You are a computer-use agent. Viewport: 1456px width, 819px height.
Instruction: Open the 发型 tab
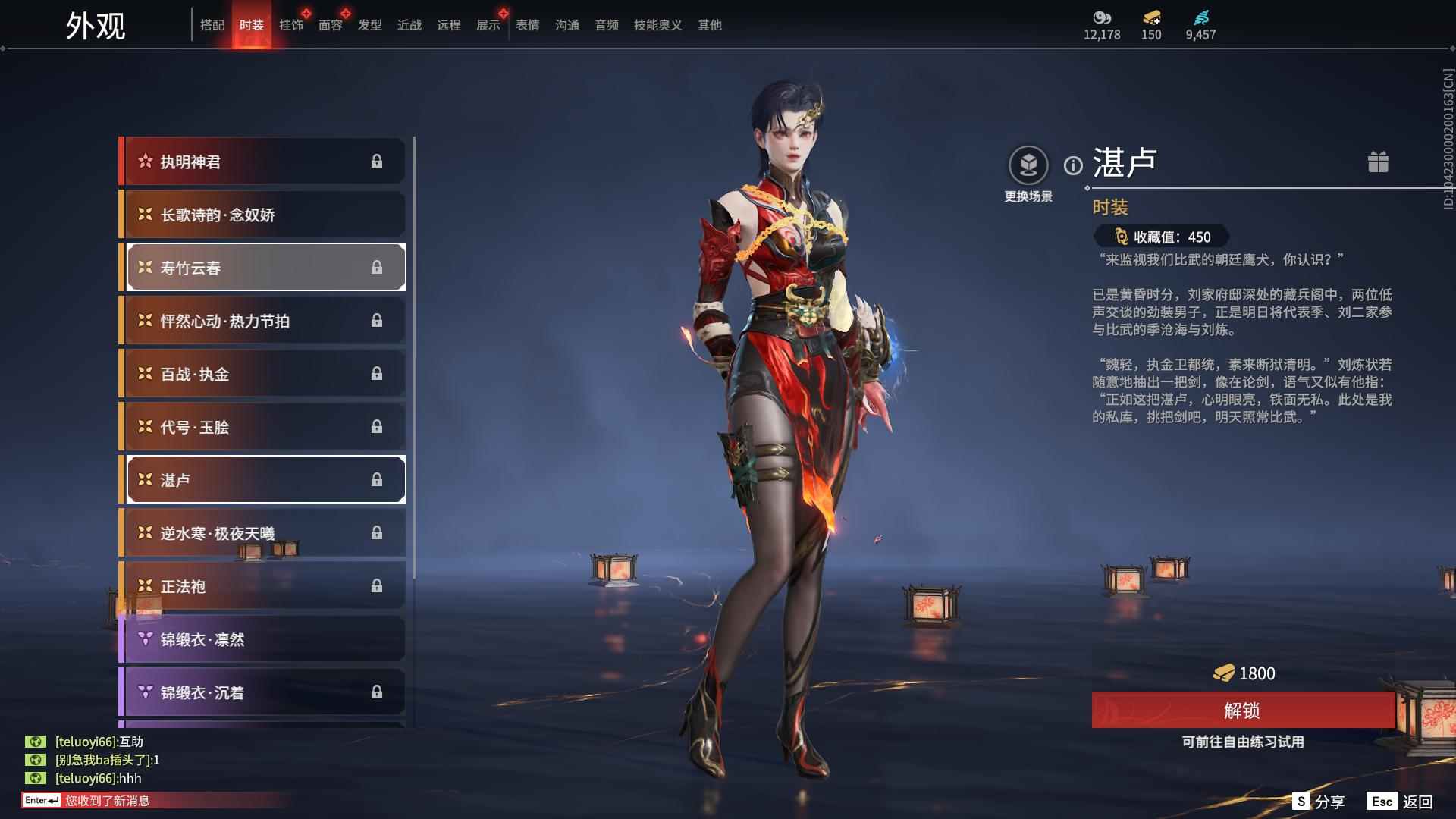point(369,24)
